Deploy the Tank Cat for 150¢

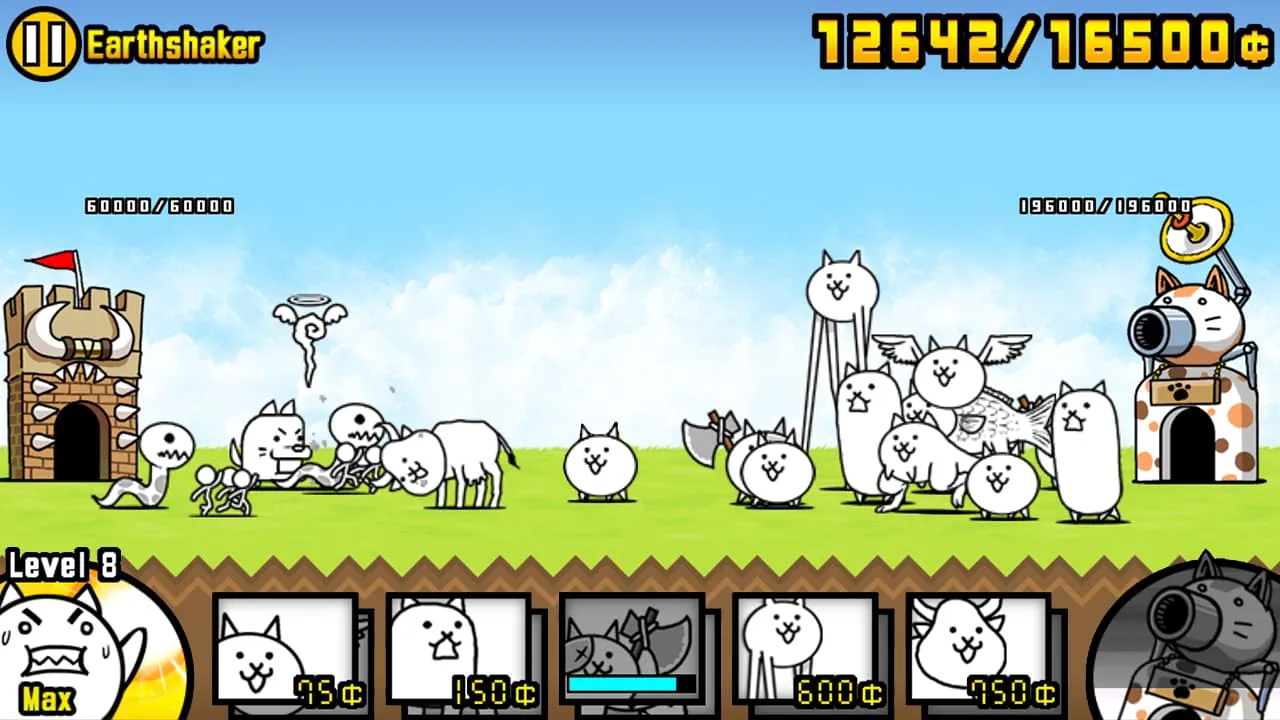point(458,650)
